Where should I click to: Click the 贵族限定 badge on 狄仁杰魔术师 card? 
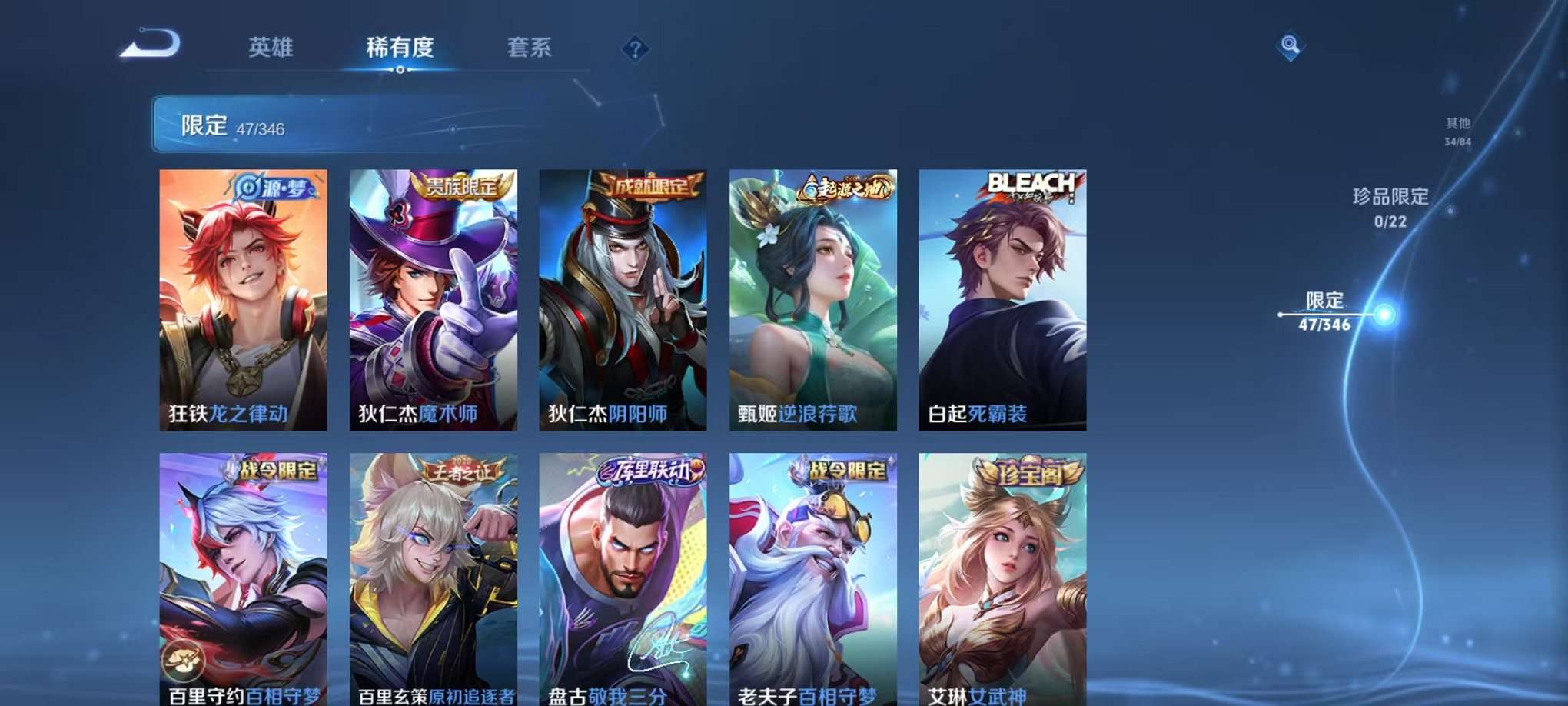[463, 185]
